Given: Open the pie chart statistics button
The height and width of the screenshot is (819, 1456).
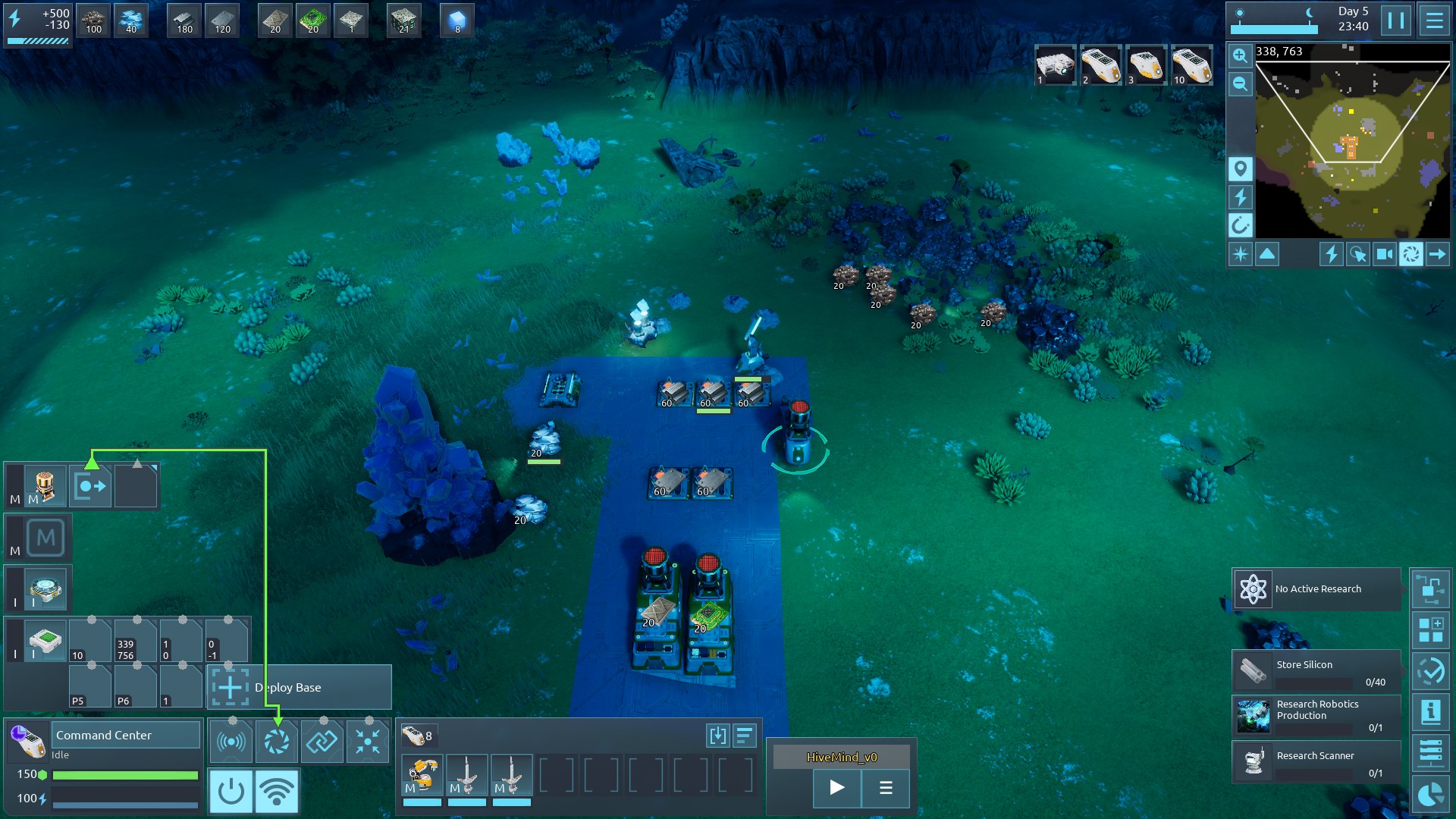Looking at the screenshot, I should pyautogui.click(x=1430, y=794).
